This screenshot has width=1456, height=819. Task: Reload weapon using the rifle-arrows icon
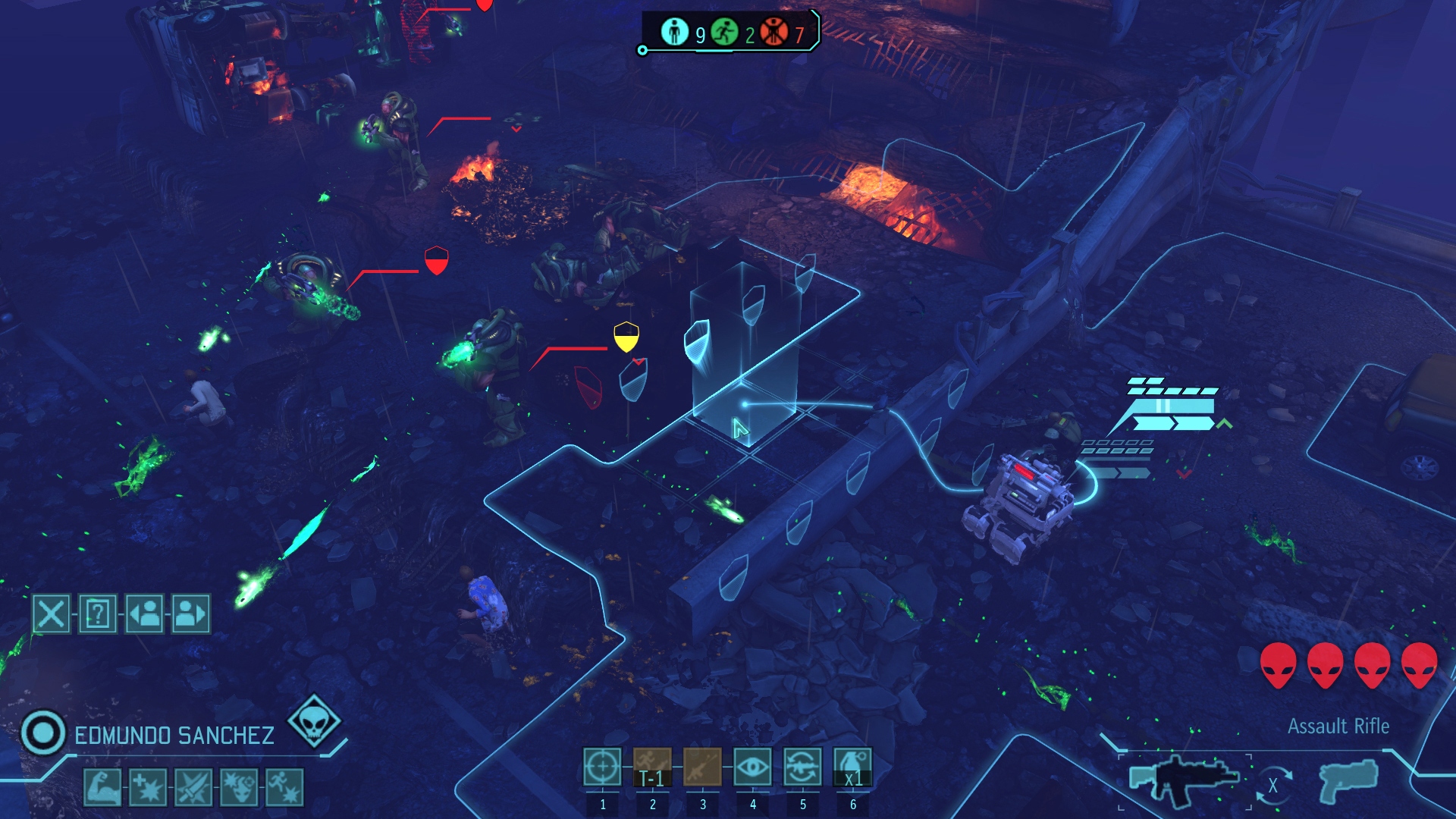802,767
